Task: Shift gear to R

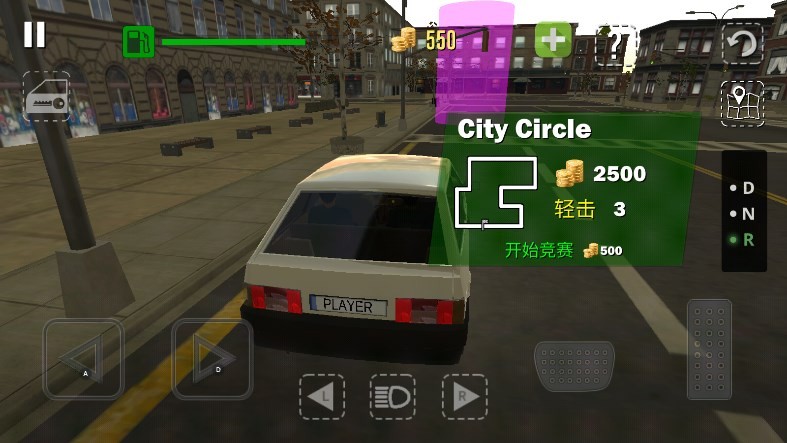Action: click(x=747, y=239)
